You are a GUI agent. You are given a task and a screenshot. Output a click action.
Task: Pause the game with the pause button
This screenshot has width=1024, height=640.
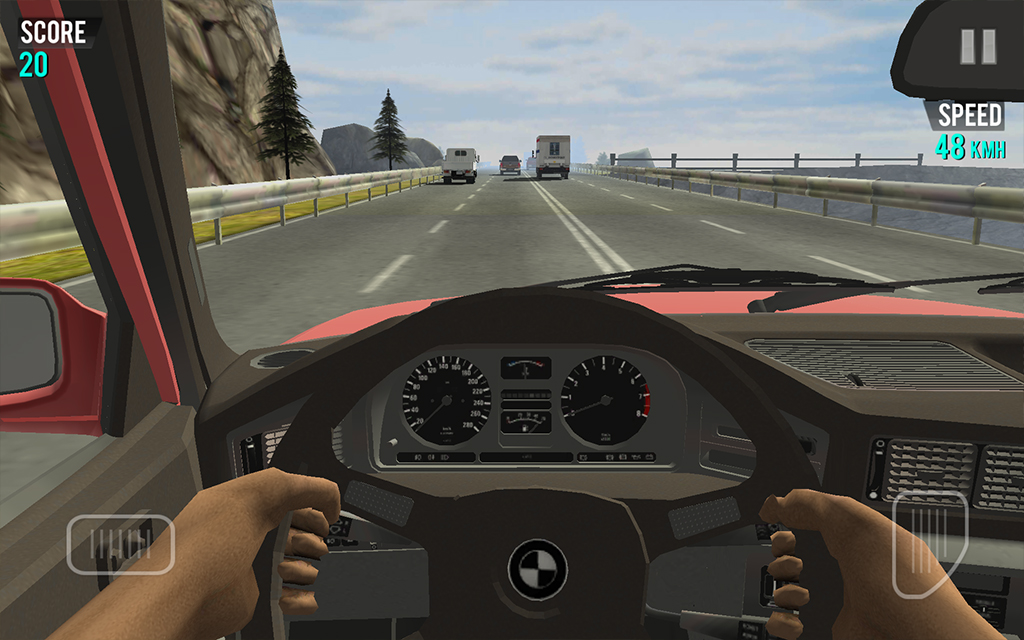click(x=977, y=46)
